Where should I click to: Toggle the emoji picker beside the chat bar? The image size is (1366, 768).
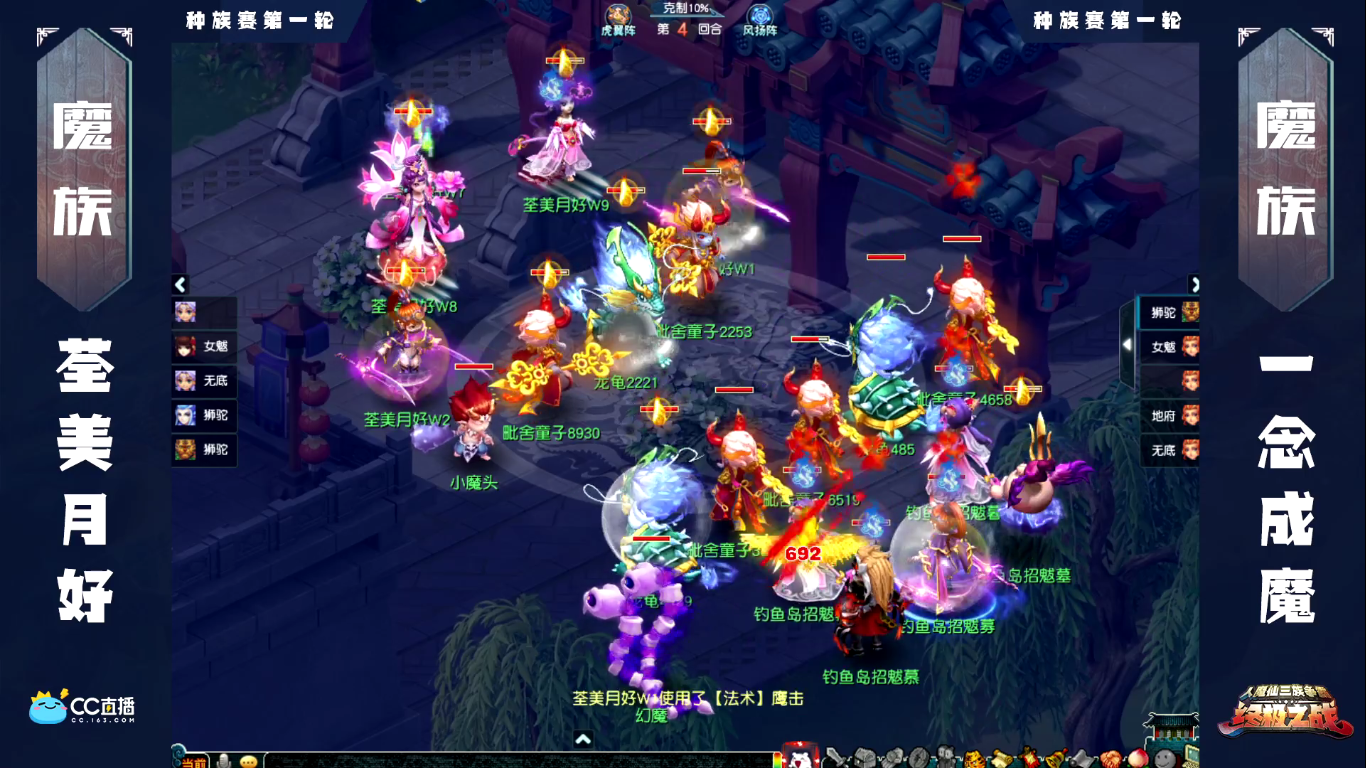pyautogui.click(x=247, y=760)
